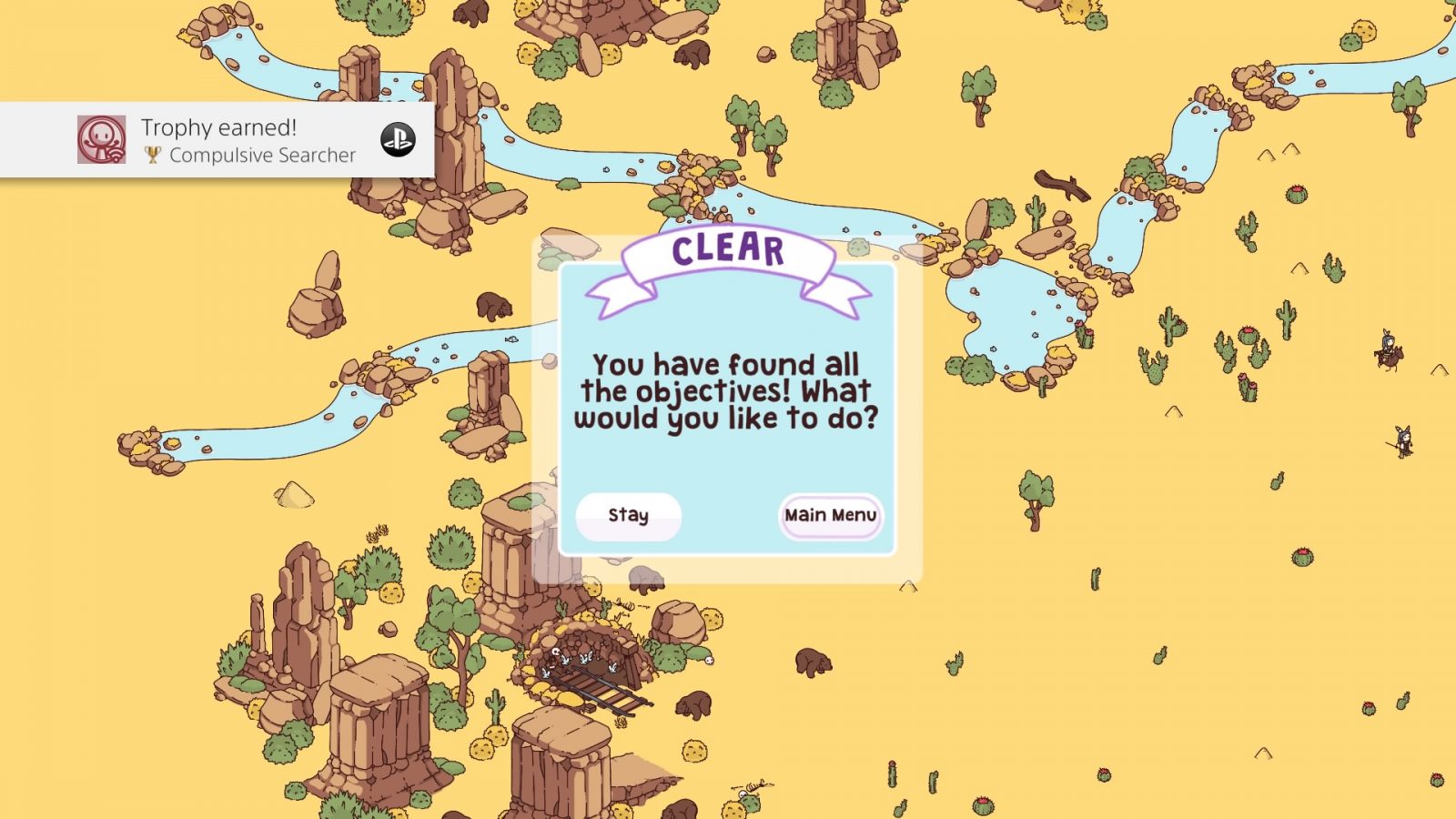This screenshot has width=1456, height=819.
Task: Choose Stay to remain in the level
Action: (628, 516)
